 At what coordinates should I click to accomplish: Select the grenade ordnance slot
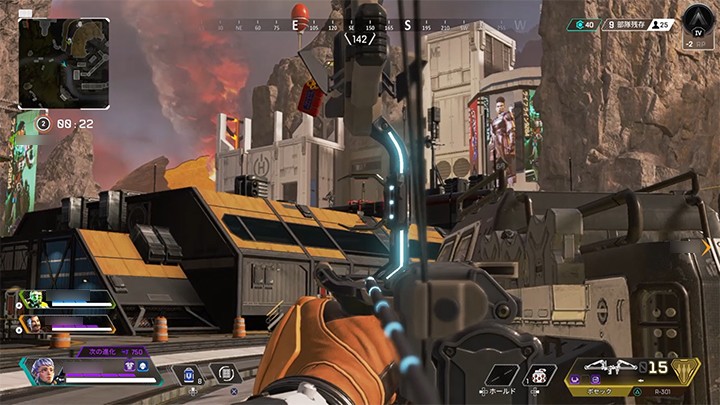click(541, 377)
